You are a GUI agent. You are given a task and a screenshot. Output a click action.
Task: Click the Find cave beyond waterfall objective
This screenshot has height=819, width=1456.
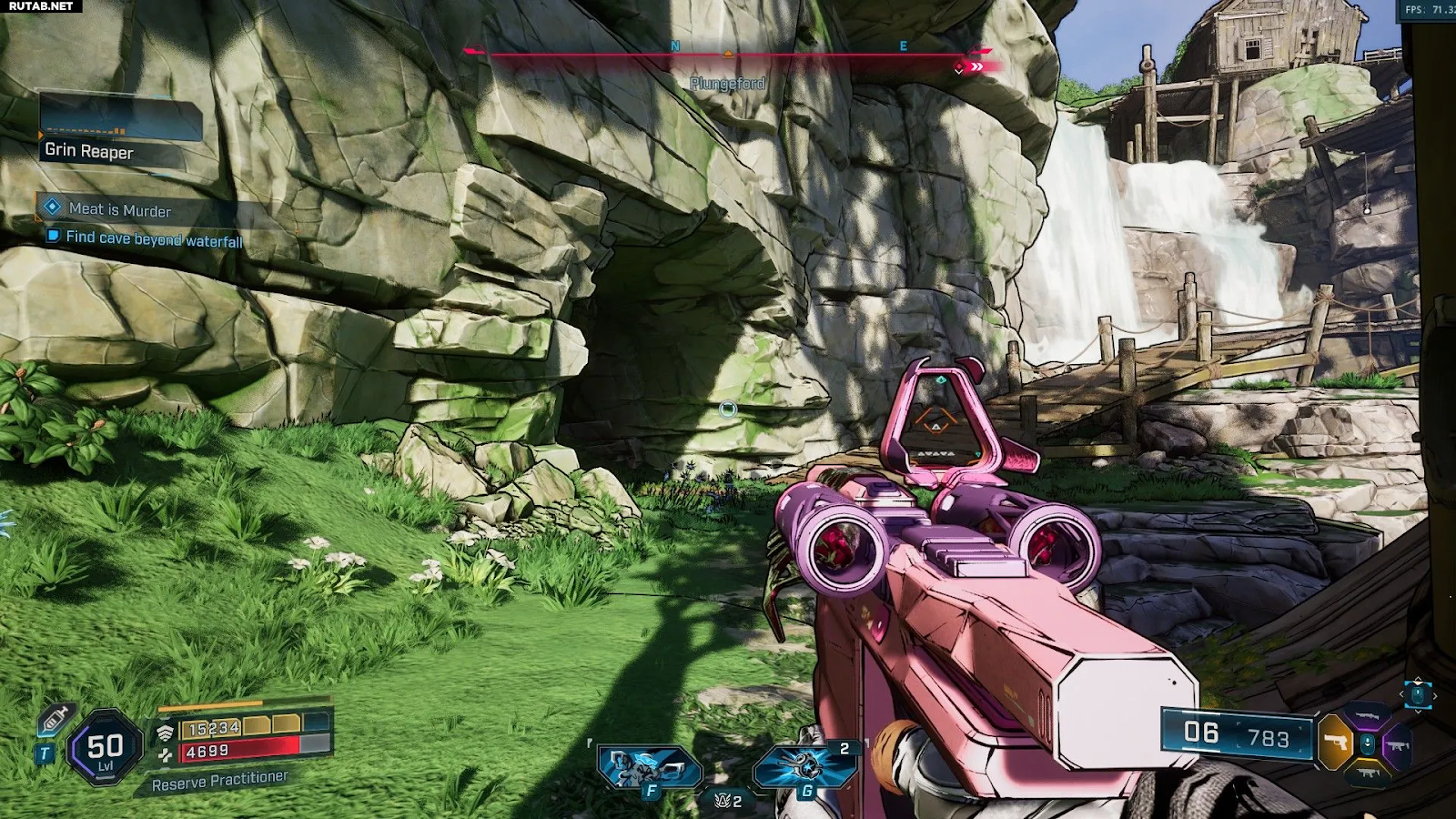point(153,238)
